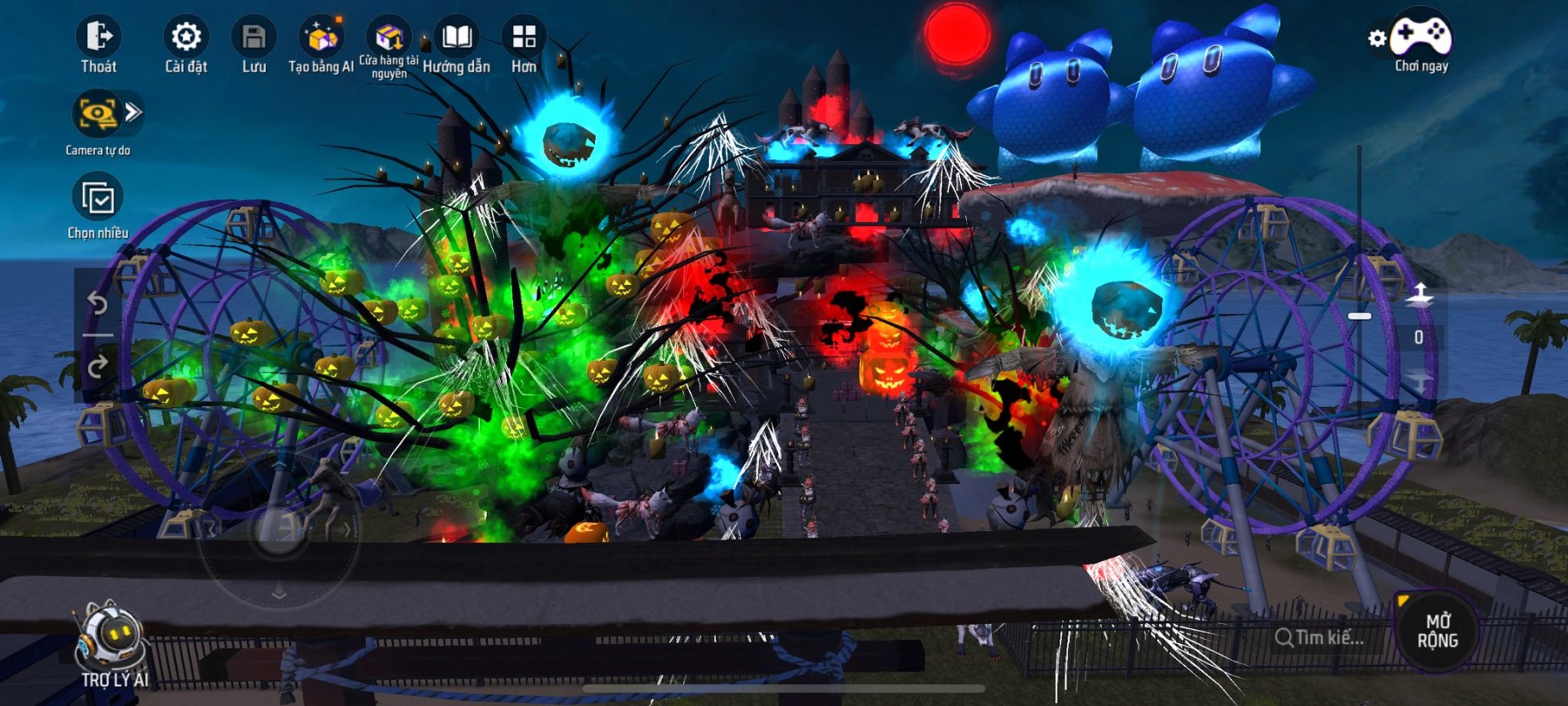The image size is (1568, 706).
Task: Open Cửa hàng tài nguyên resource store
Action: tap(389, 37)
